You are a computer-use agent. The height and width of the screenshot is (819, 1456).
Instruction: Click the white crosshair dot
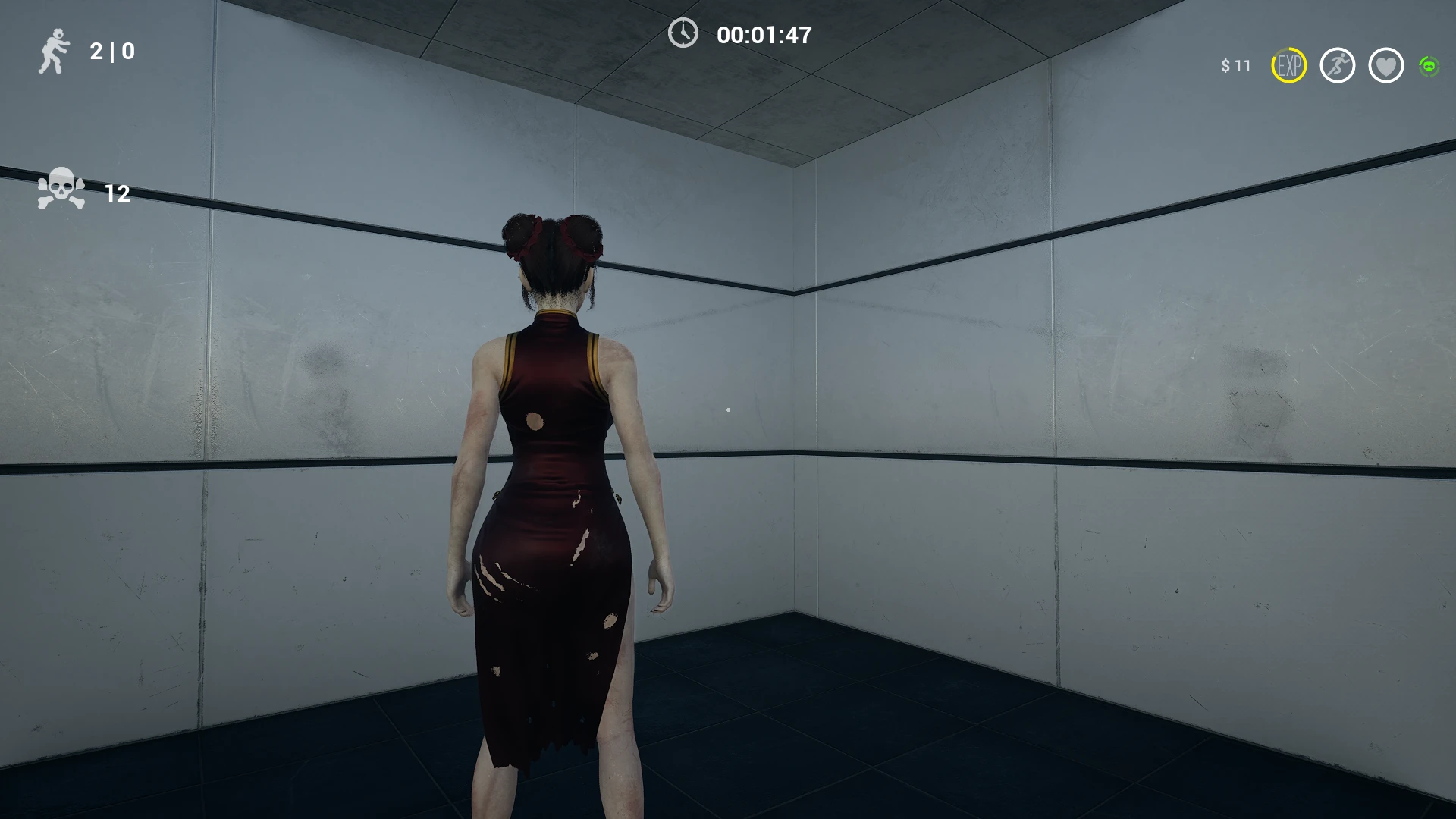[x=728, y=408]
